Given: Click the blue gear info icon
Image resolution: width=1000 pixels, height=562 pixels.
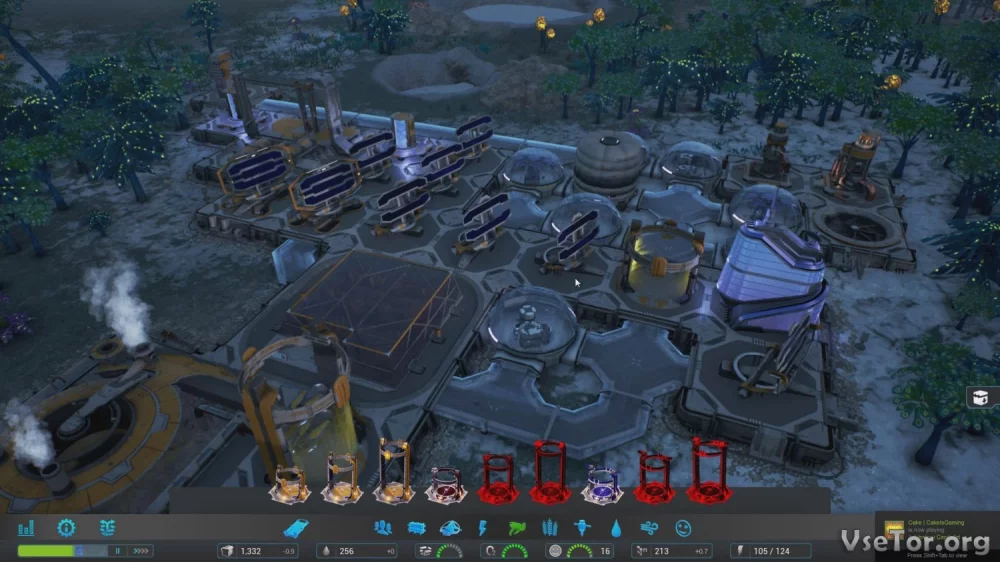Looking at the screenshot, I should 66,527.
